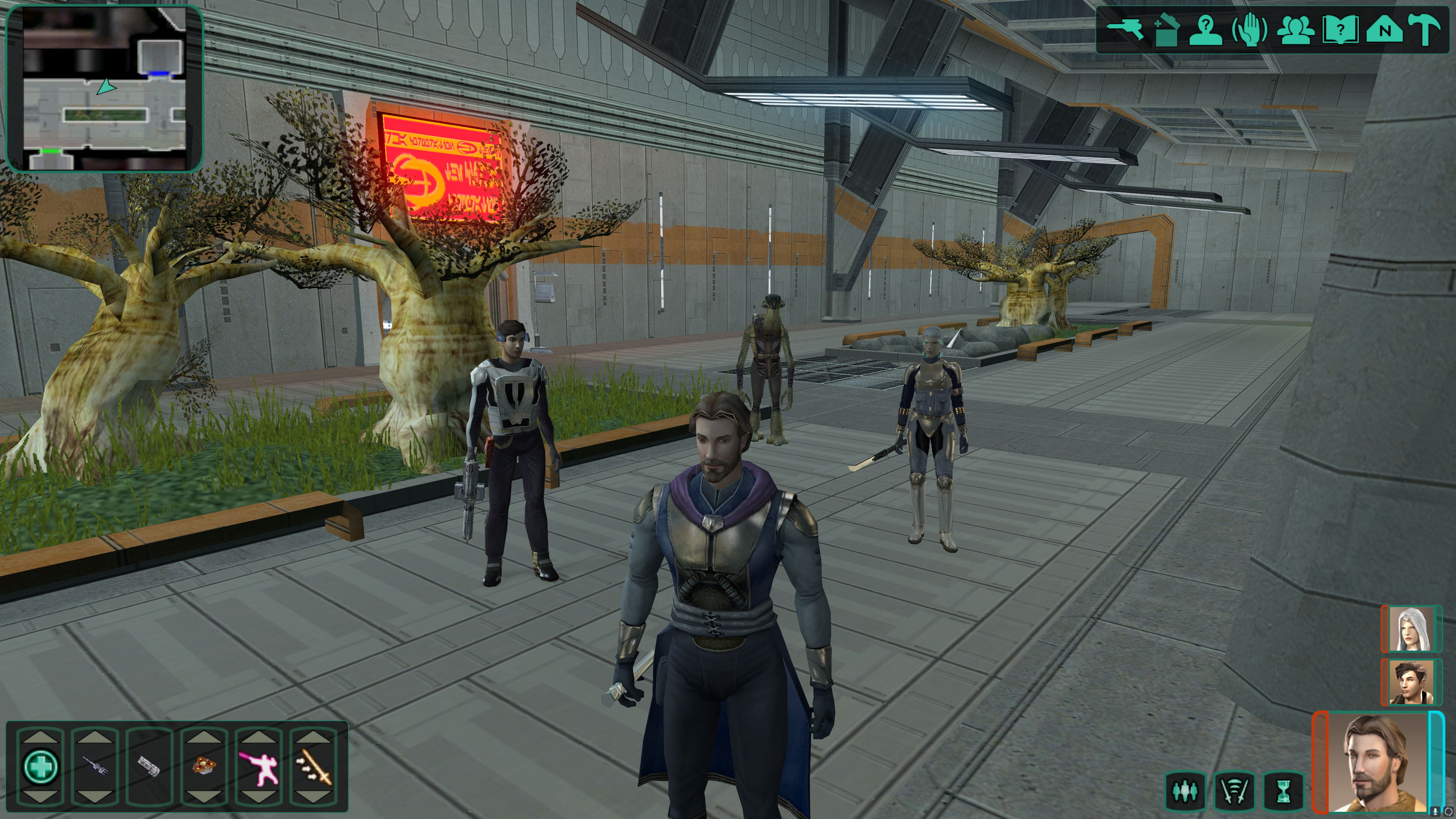
Task: Activate the sword with arrows attack ability
Action: pyautogui.click(x=313, y=766)
